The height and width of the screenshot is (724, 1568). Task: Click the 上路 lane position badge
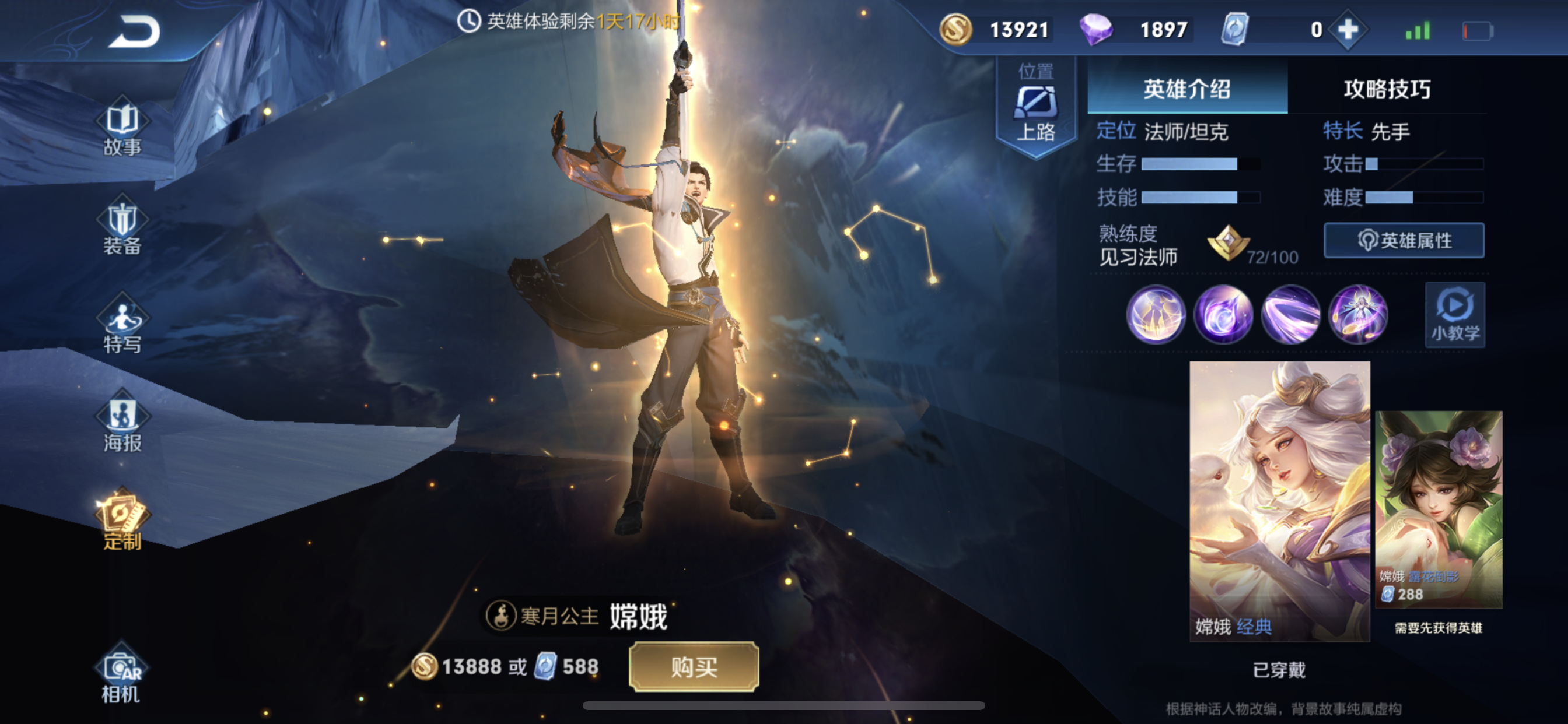[1035, 108]
